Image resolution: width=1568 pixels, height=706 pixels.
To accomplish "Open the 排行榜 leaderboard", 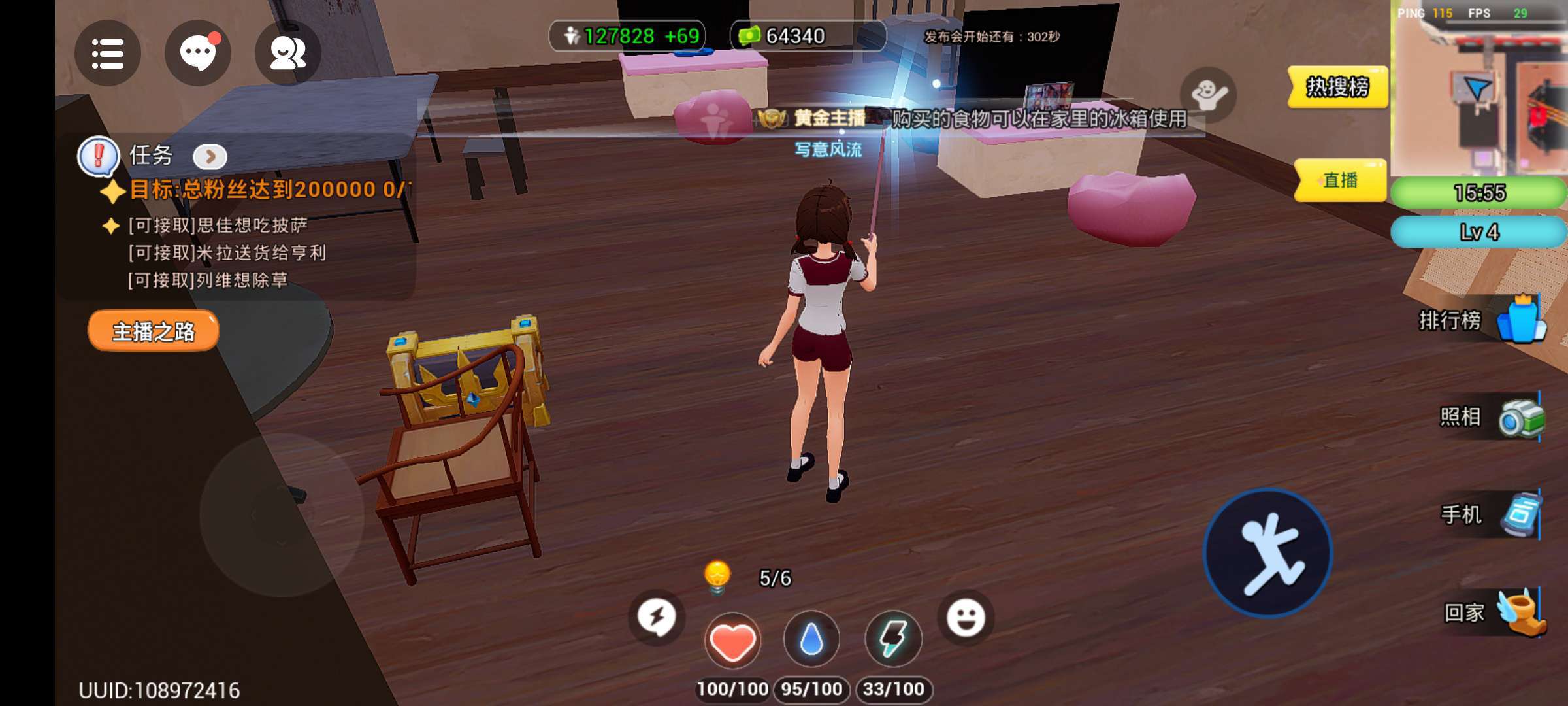I will point(1482,320).
